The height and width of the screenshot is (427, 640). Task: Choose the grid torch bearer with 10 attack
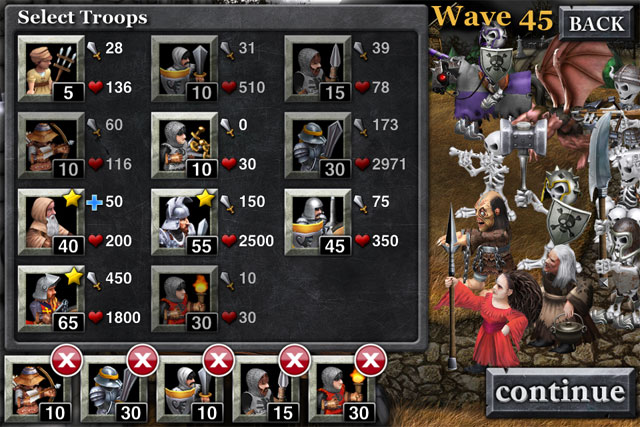click(184, 296)
